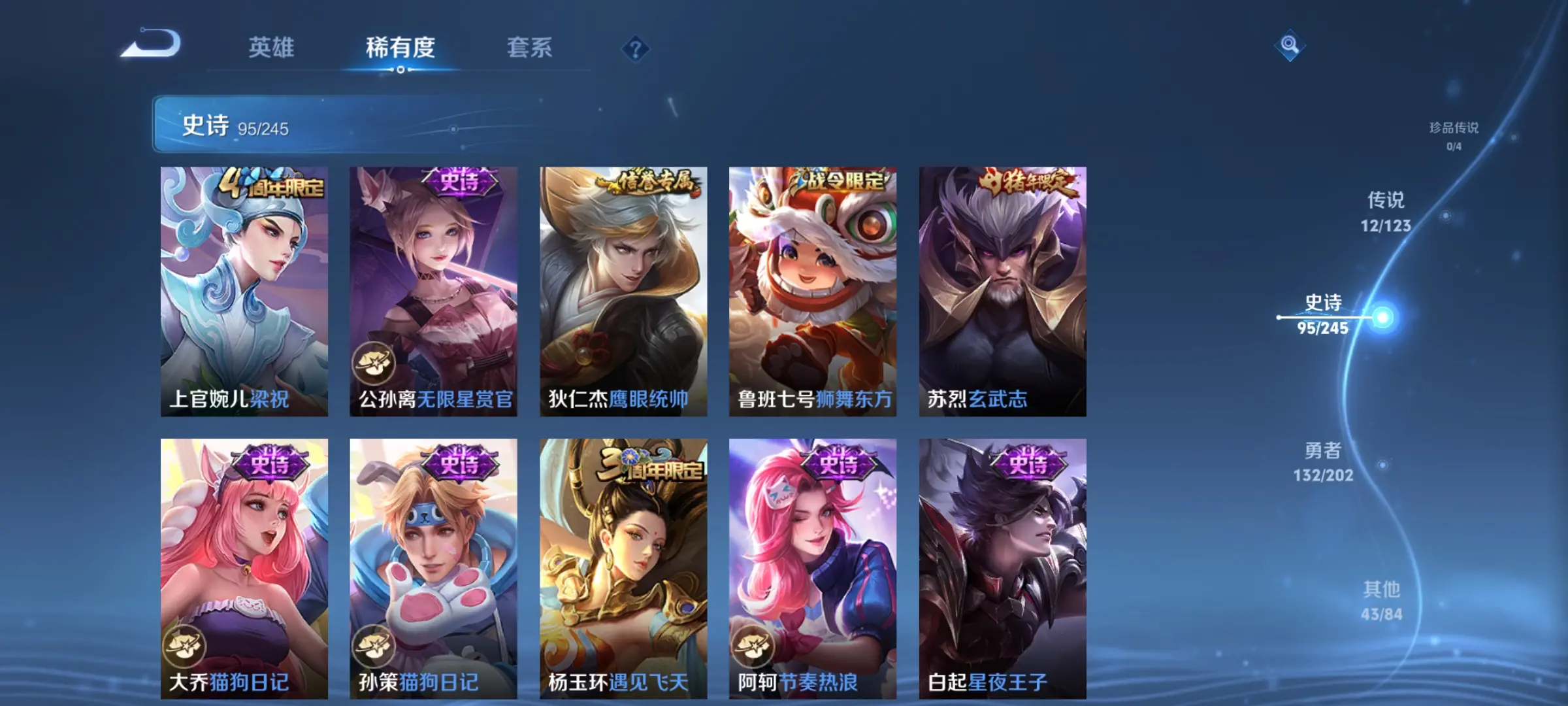Select the 稀有度 tab

point(400,48)
